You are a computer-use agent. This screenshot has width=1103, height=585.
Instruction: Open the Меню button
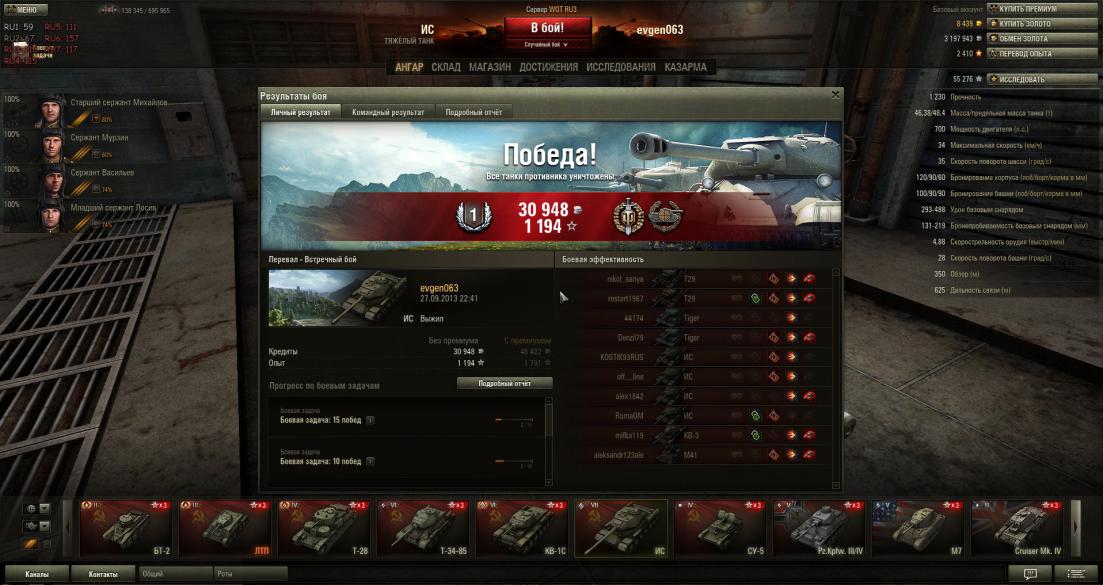tap(25, 9)
